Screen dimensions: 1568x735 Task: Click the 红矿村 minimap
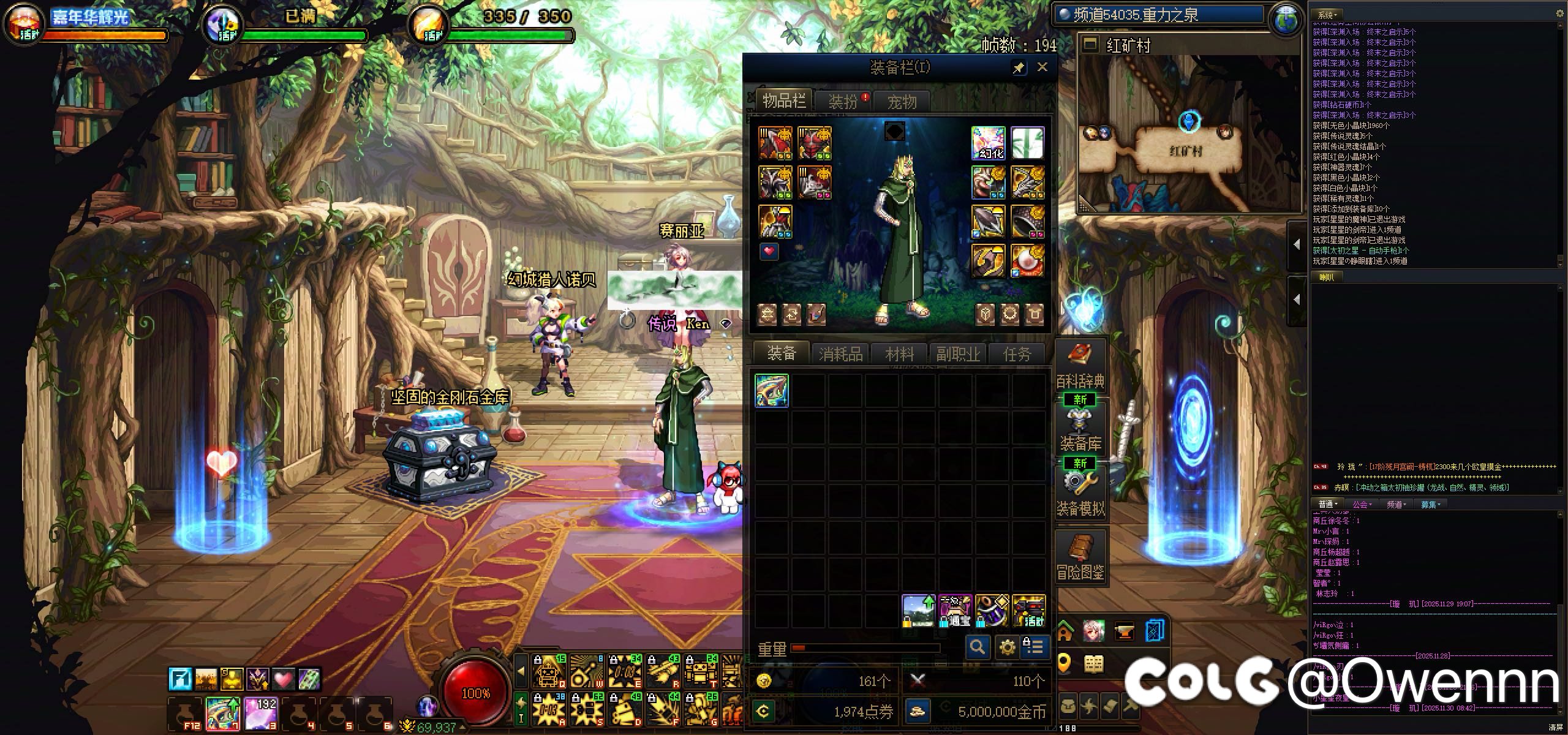point(1188,135)
